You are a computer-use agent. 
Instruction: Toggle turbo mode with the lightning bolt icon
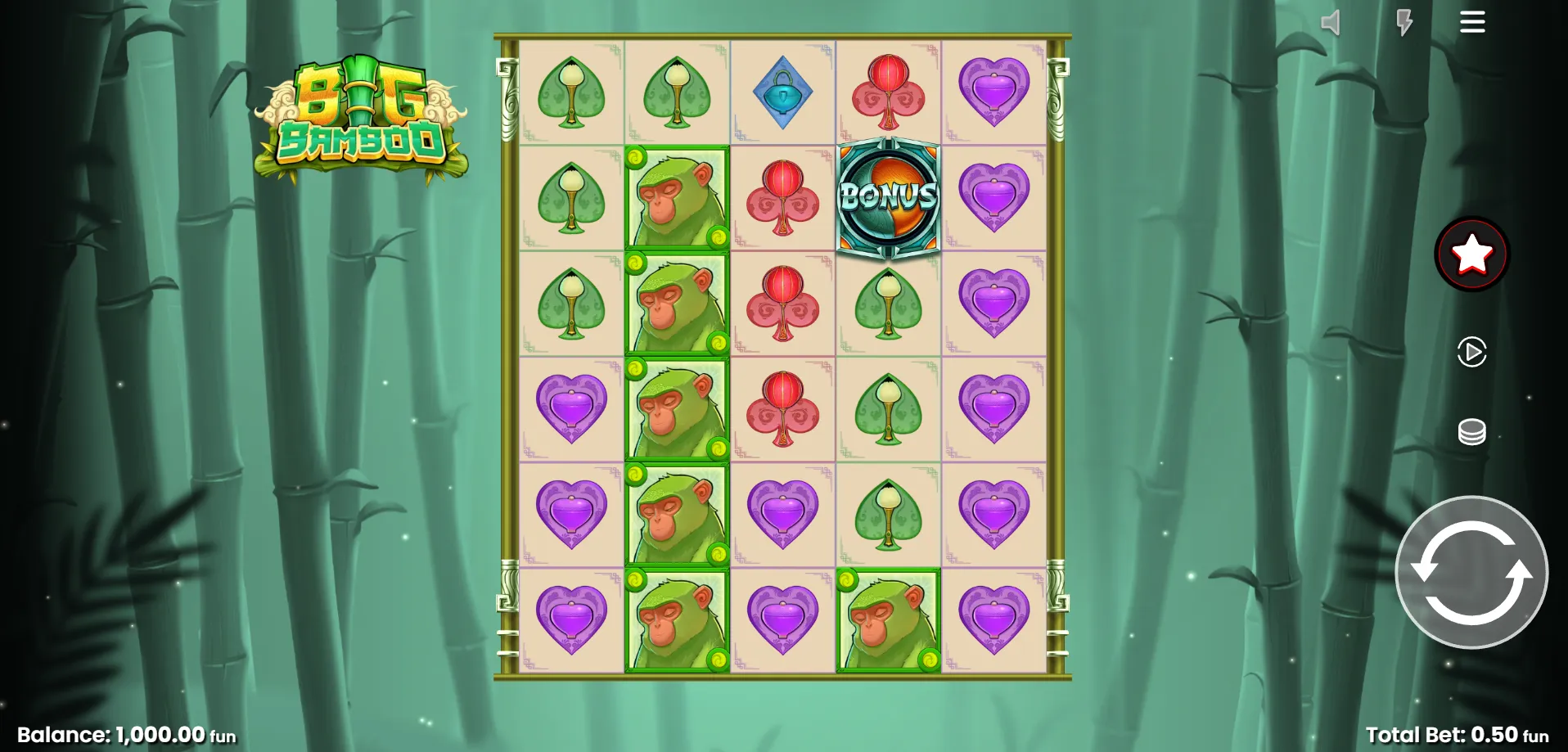pyautogui.click(x=1404, y=23)
